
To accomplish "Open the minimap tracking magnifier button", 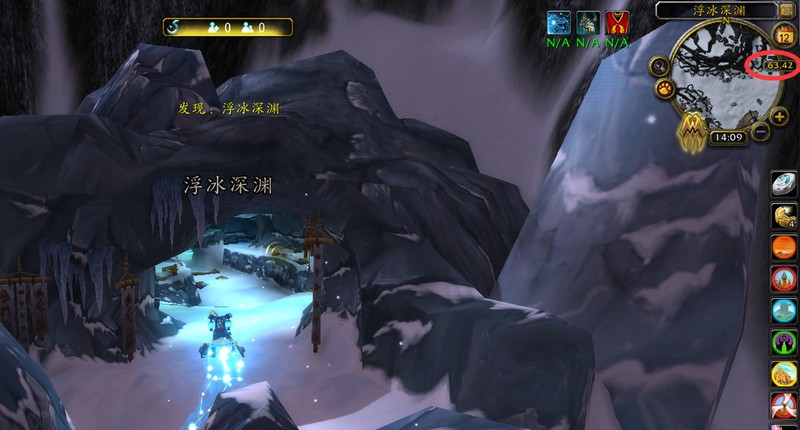I will coord(658,67).
